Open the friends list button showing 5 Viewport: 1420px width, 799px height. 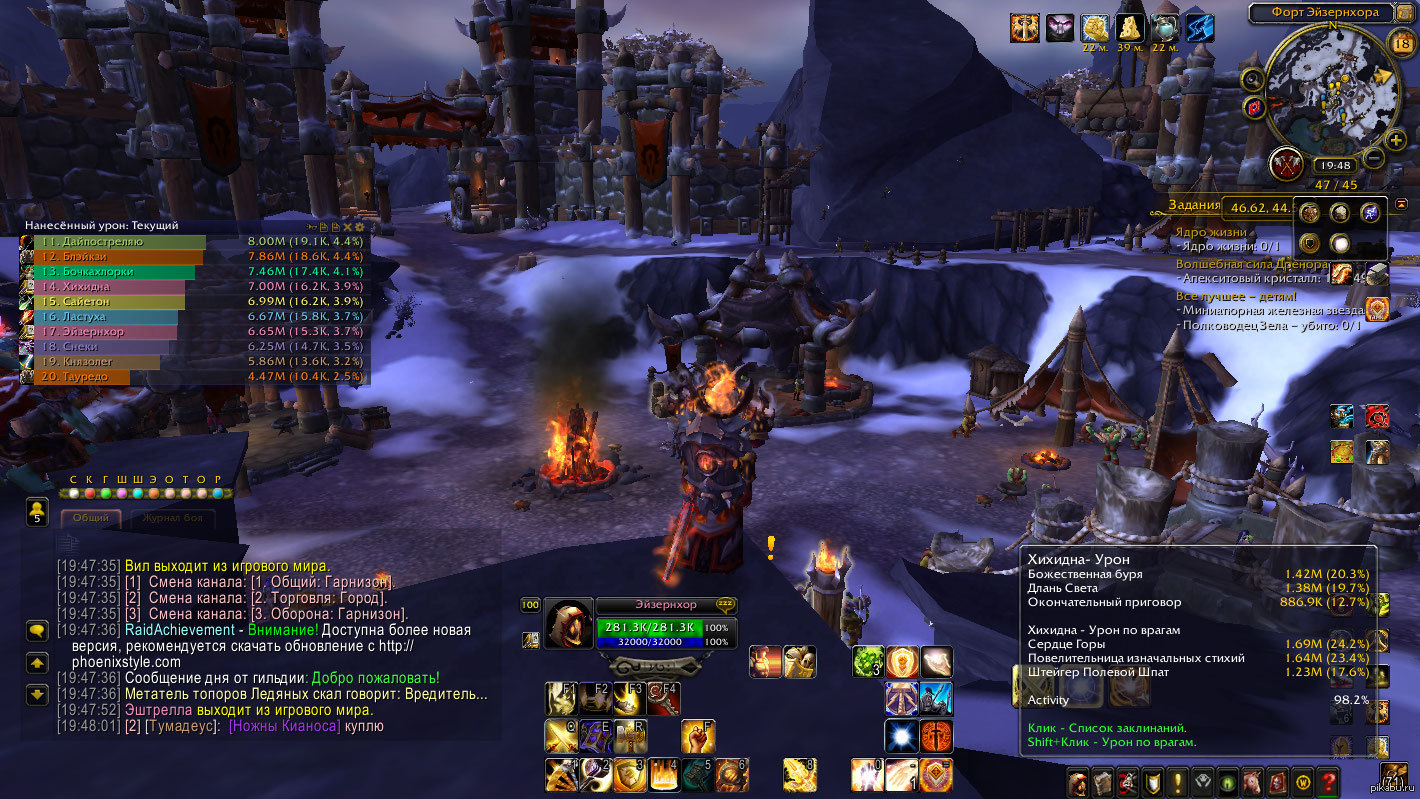(x=38, y=511)
